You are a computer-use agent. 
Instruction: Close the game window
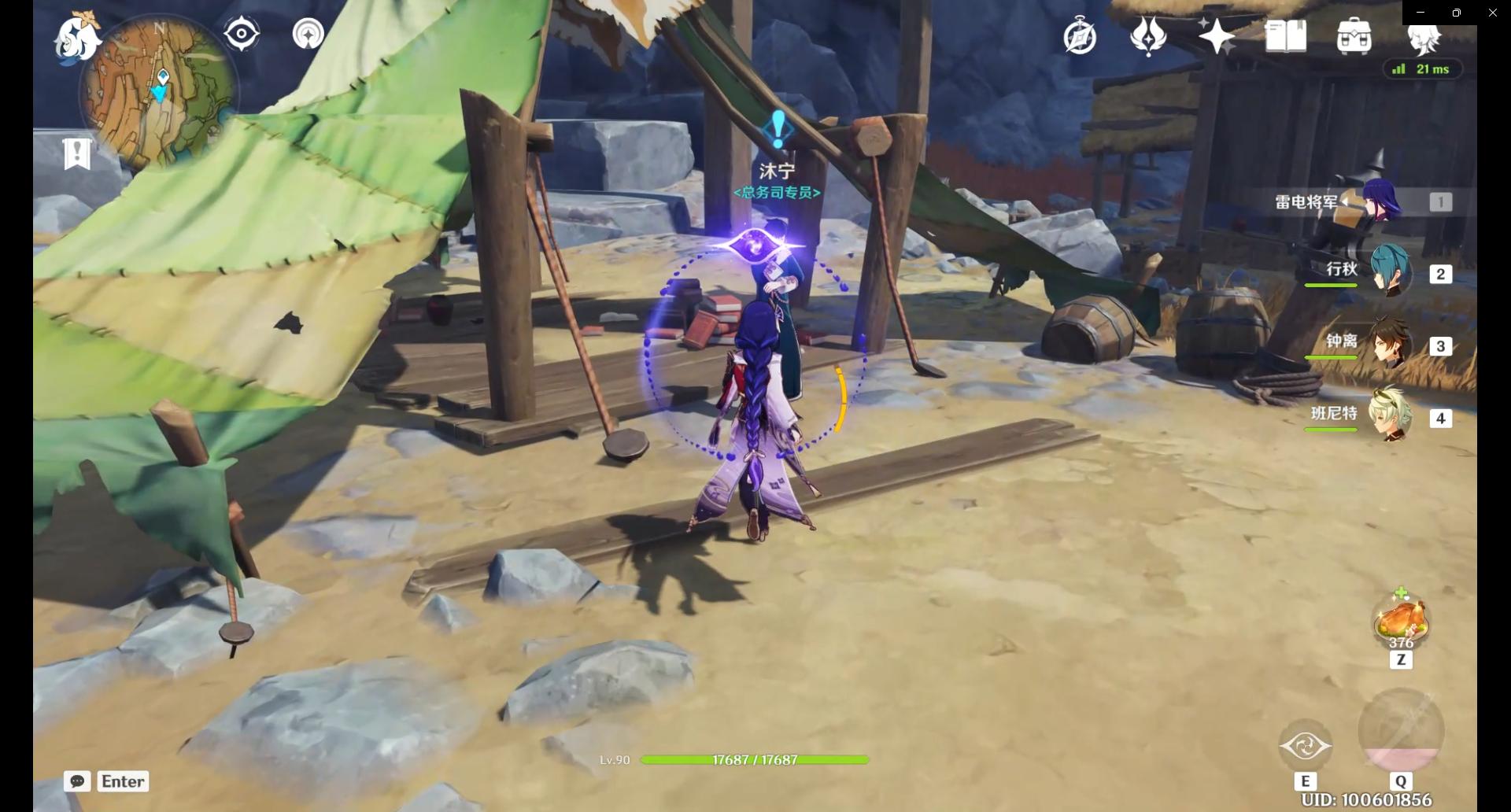(x=1492, y=13)
